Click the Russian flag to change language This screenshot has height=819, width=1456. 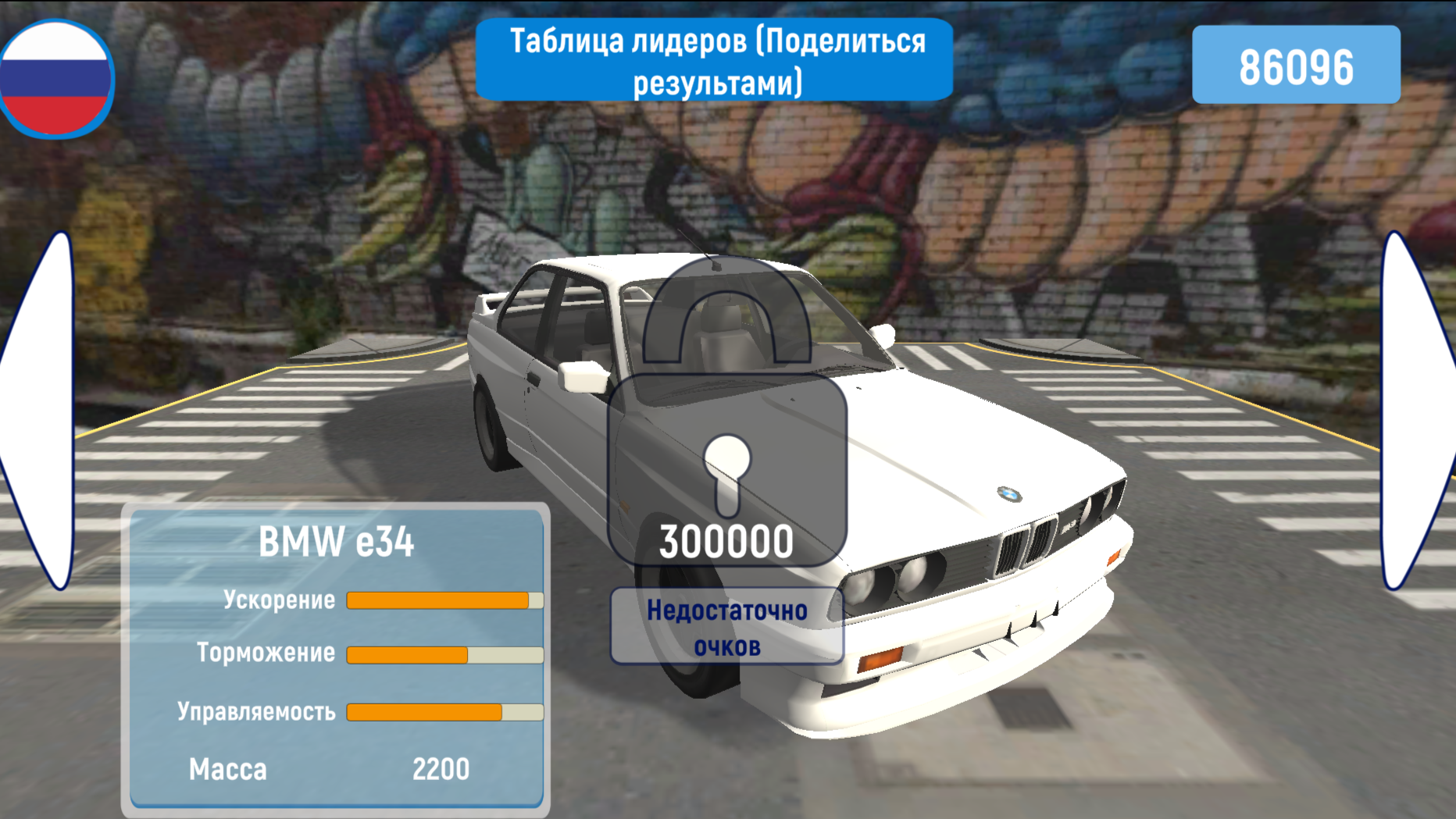(x=55, y=78)
